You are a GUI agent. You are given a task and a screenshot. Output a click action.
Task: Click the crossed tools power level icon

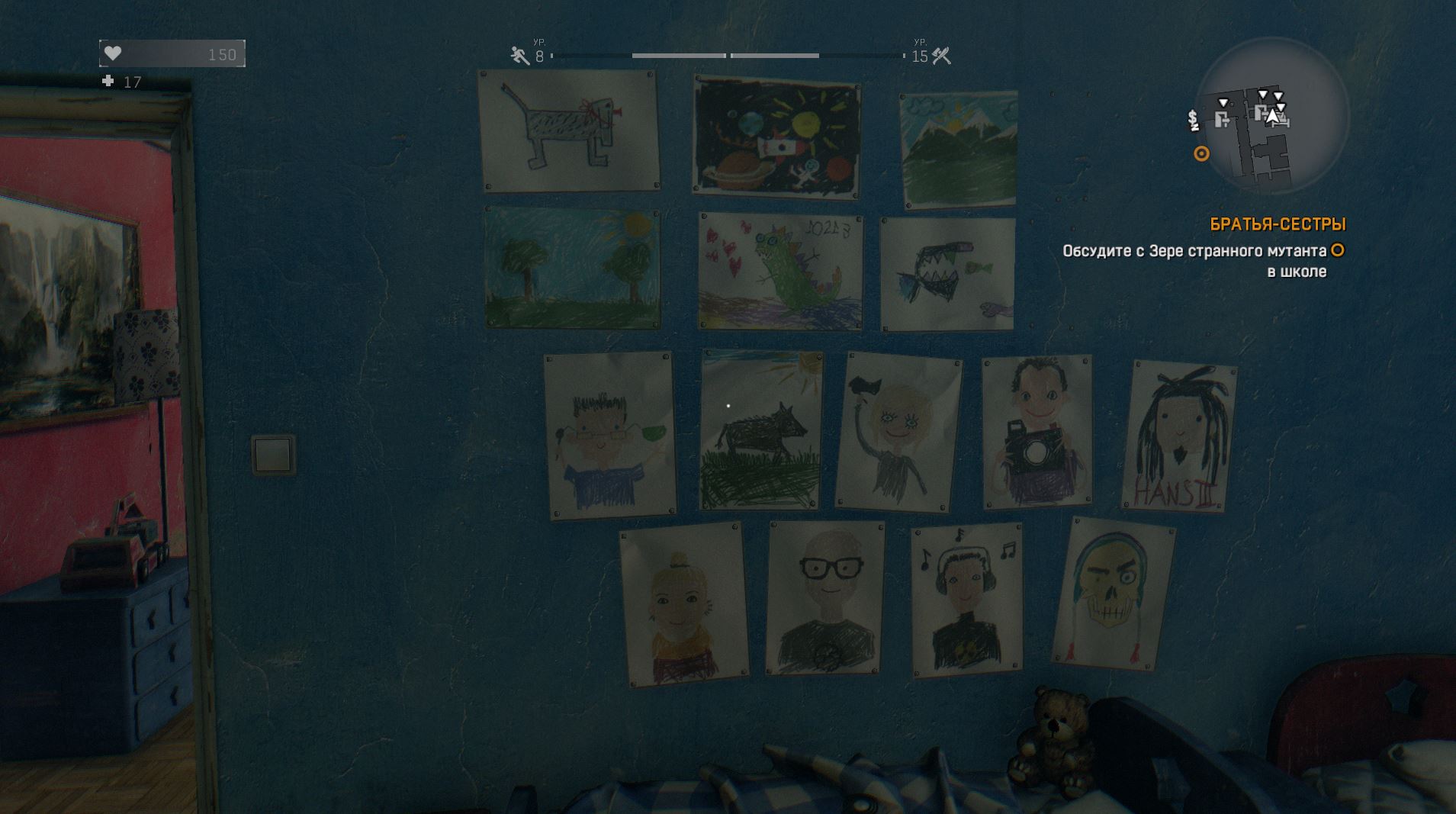coord(942,55)
